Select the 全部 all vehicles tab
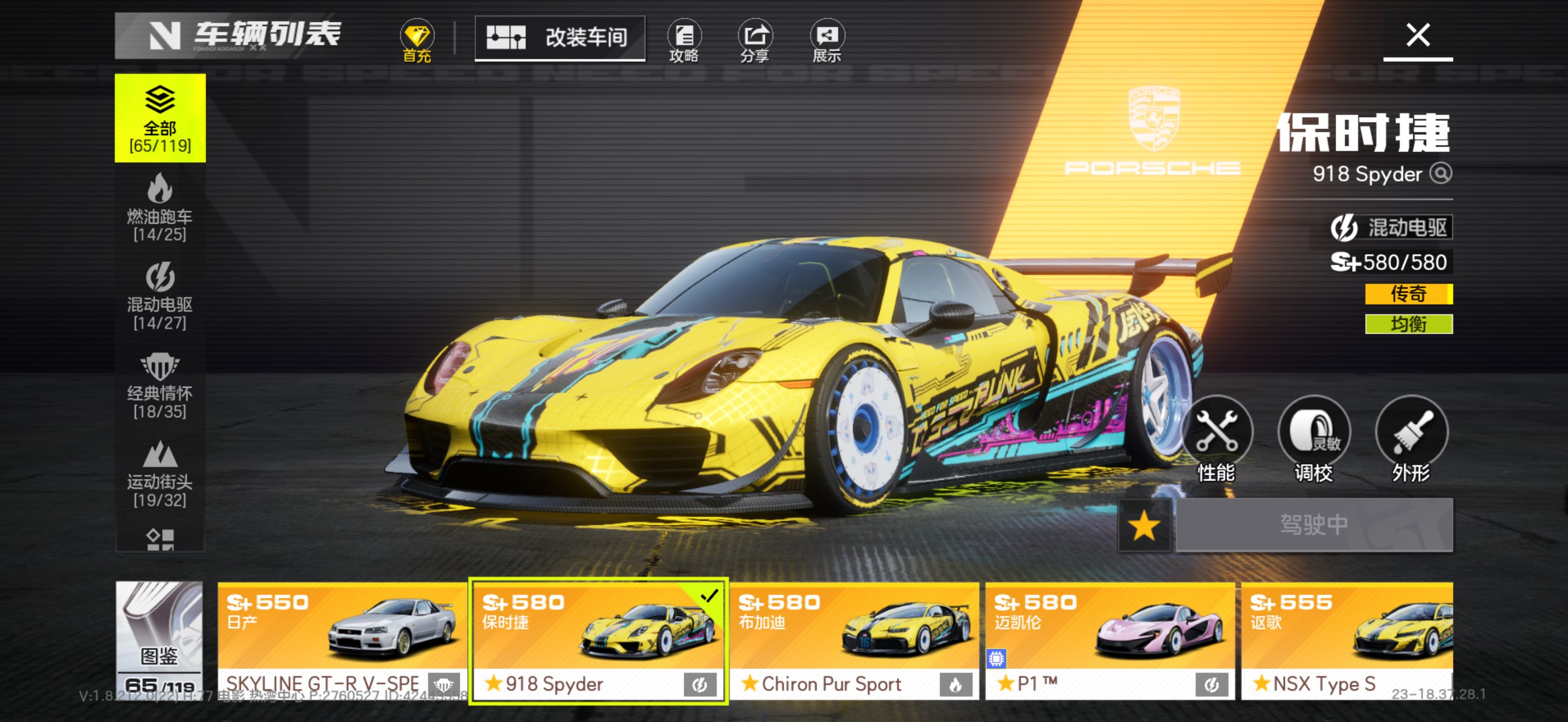Image resolution: width=1568 pixels, height=722 pixels. coord(160,118)
